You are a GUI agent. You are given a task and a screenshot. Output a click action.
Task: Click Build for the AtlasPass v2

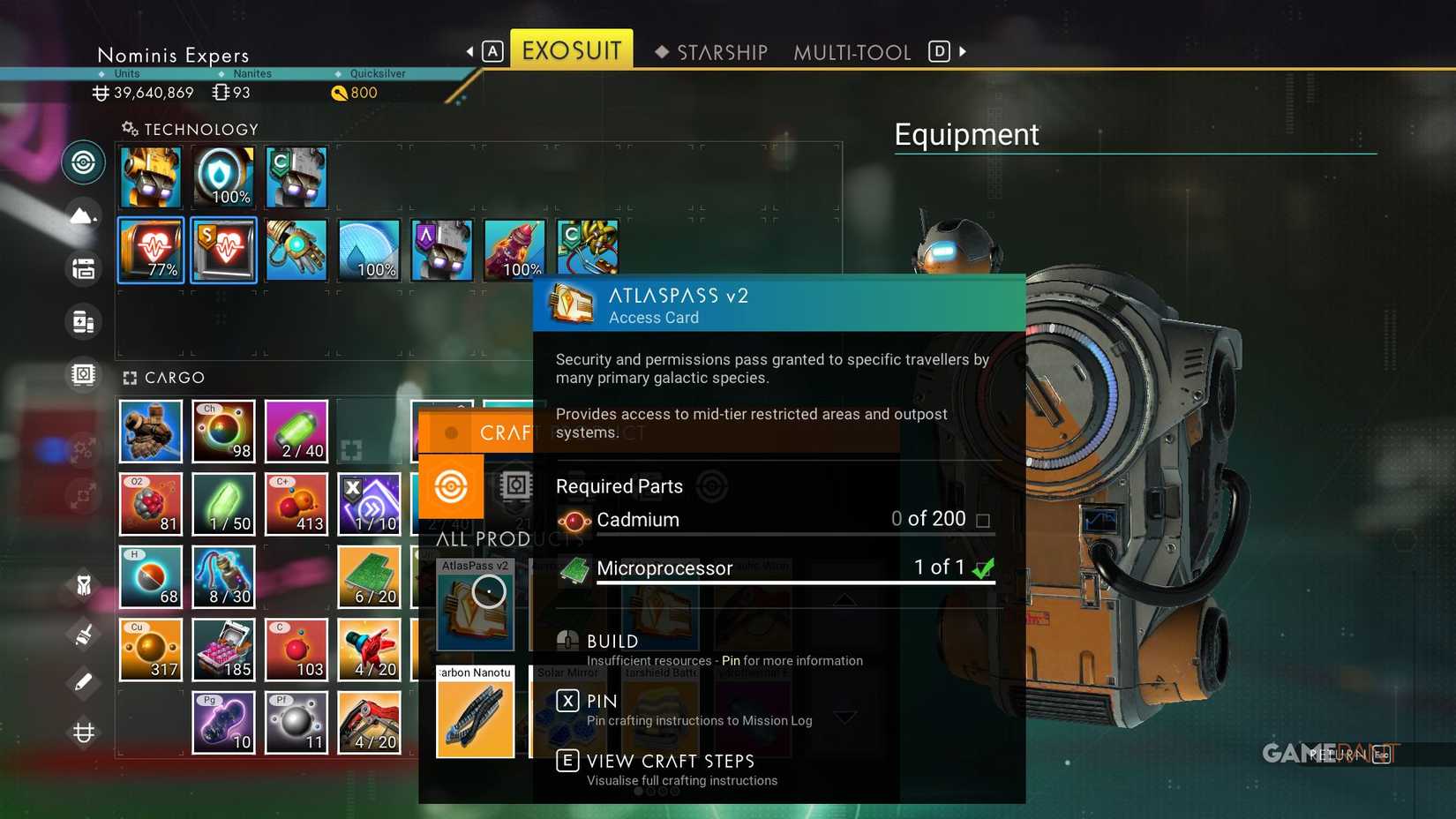click(x=613, y=642)
